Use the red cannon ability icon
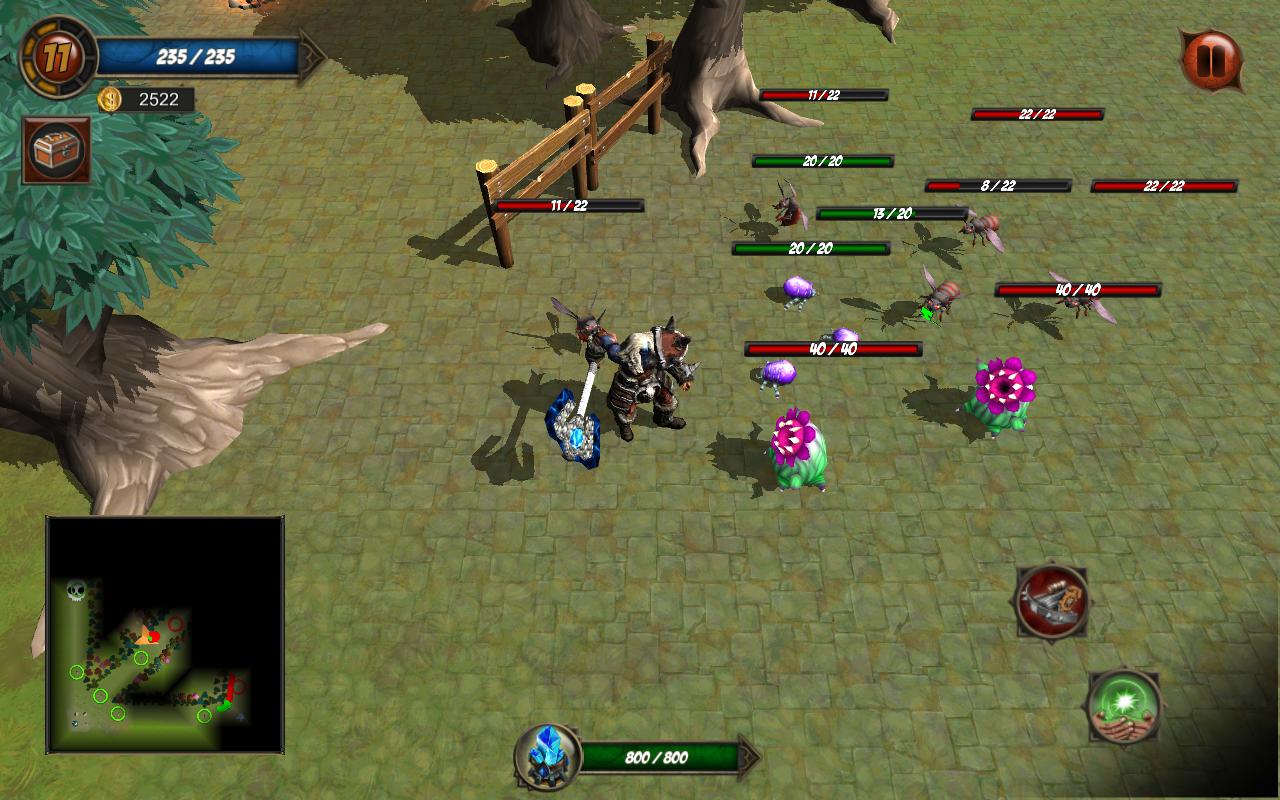 click(1051, 601)
